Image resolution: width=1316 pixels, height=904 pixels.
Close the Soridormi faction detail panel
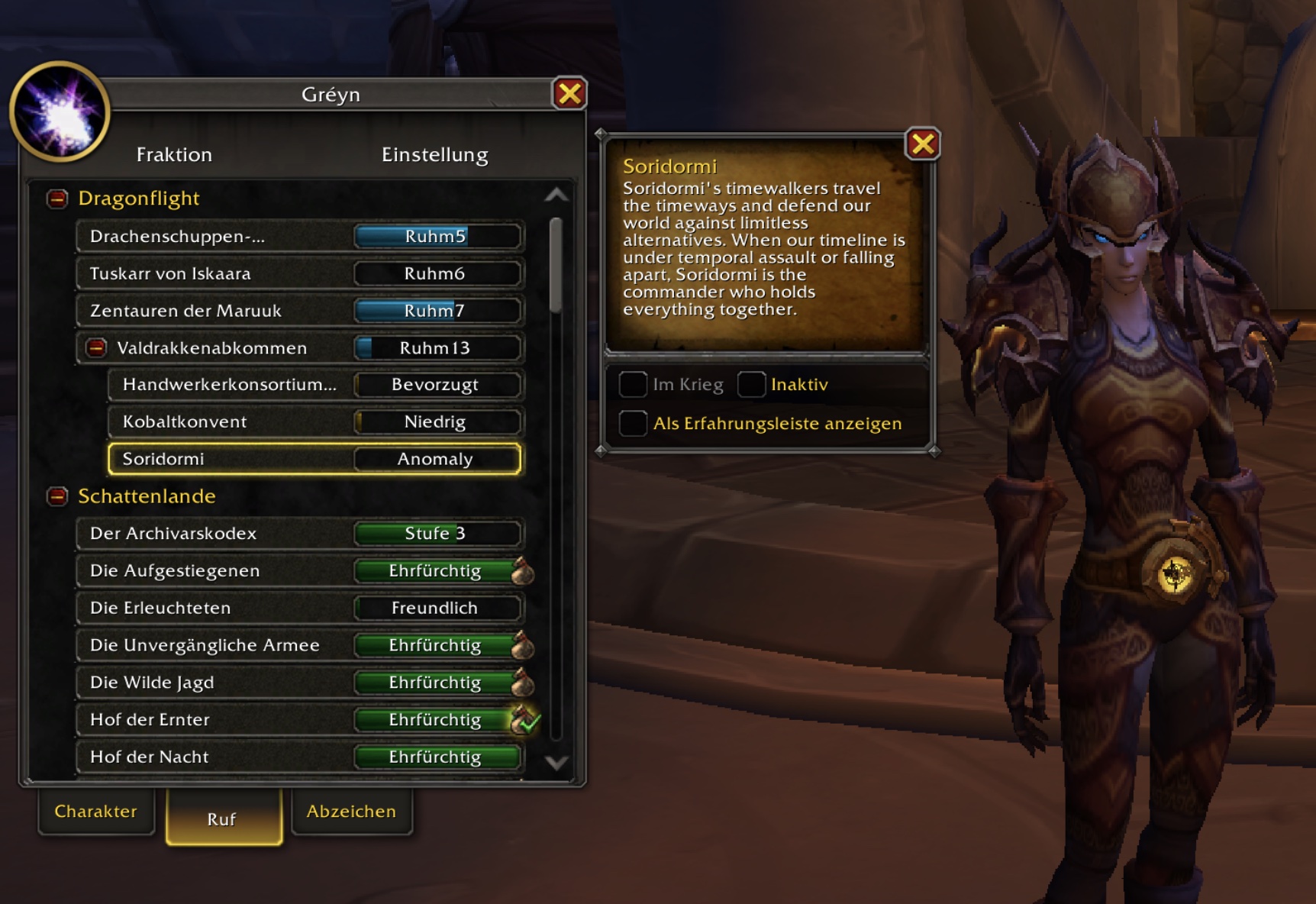tap(922, 144)
